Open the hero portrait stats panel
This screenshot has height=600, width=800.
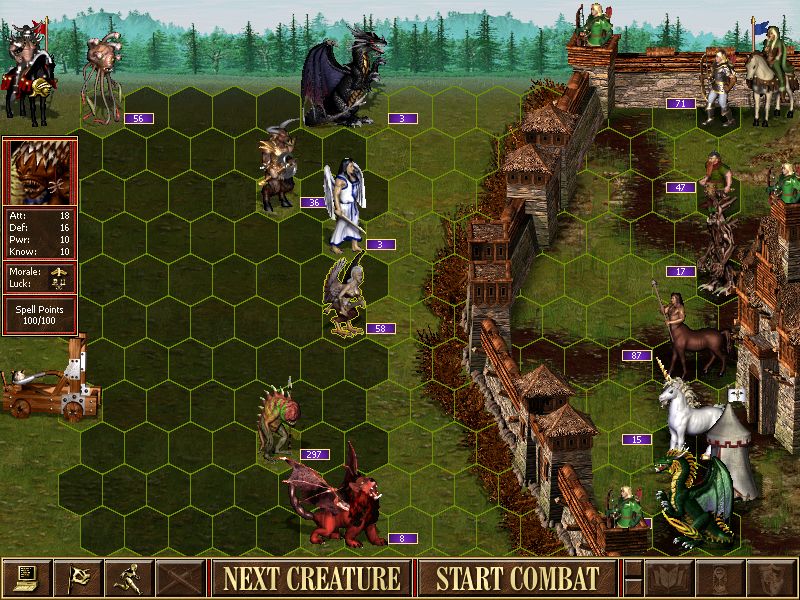[x=39, y=172]
